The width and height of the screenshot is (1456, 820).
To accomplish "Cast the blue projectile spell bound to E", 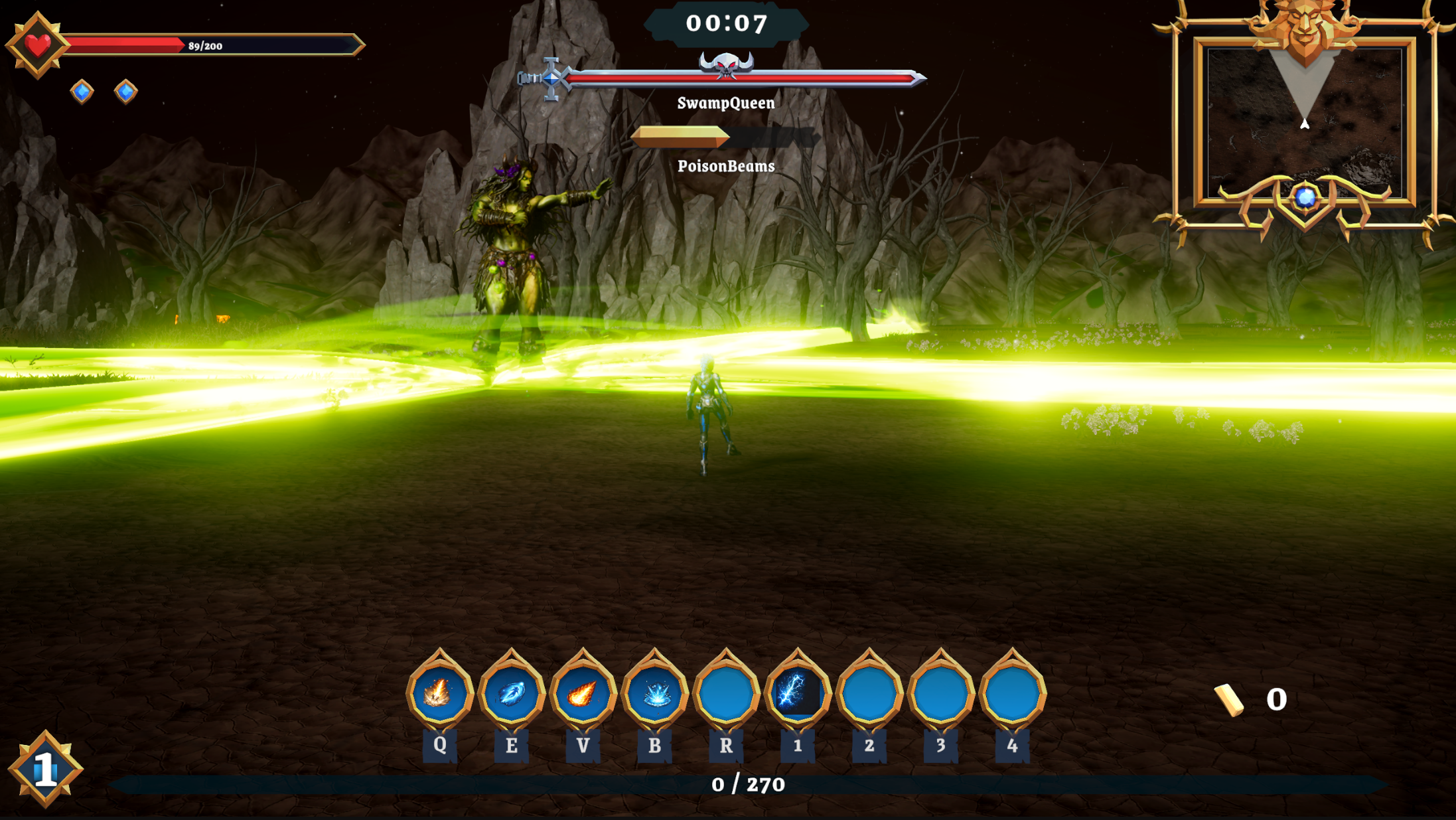I will tap(511, 693).
